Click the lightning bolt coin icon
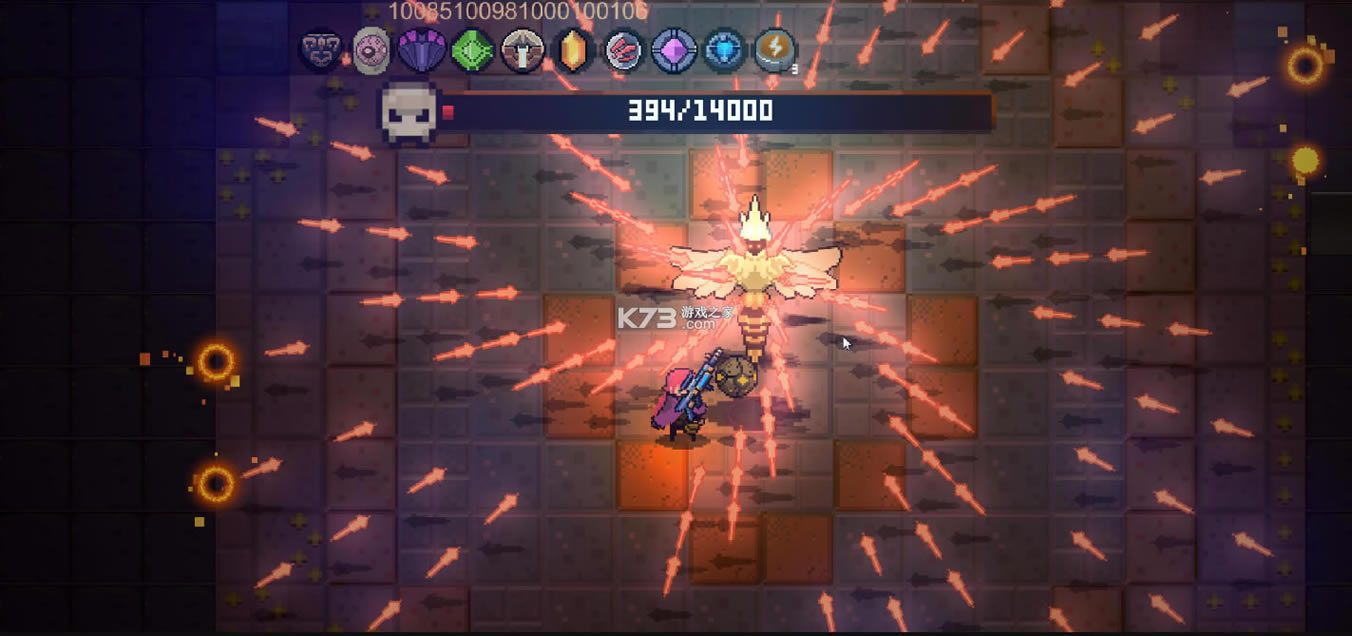Viewport: 1352px width, 636px height. [775, 50]
